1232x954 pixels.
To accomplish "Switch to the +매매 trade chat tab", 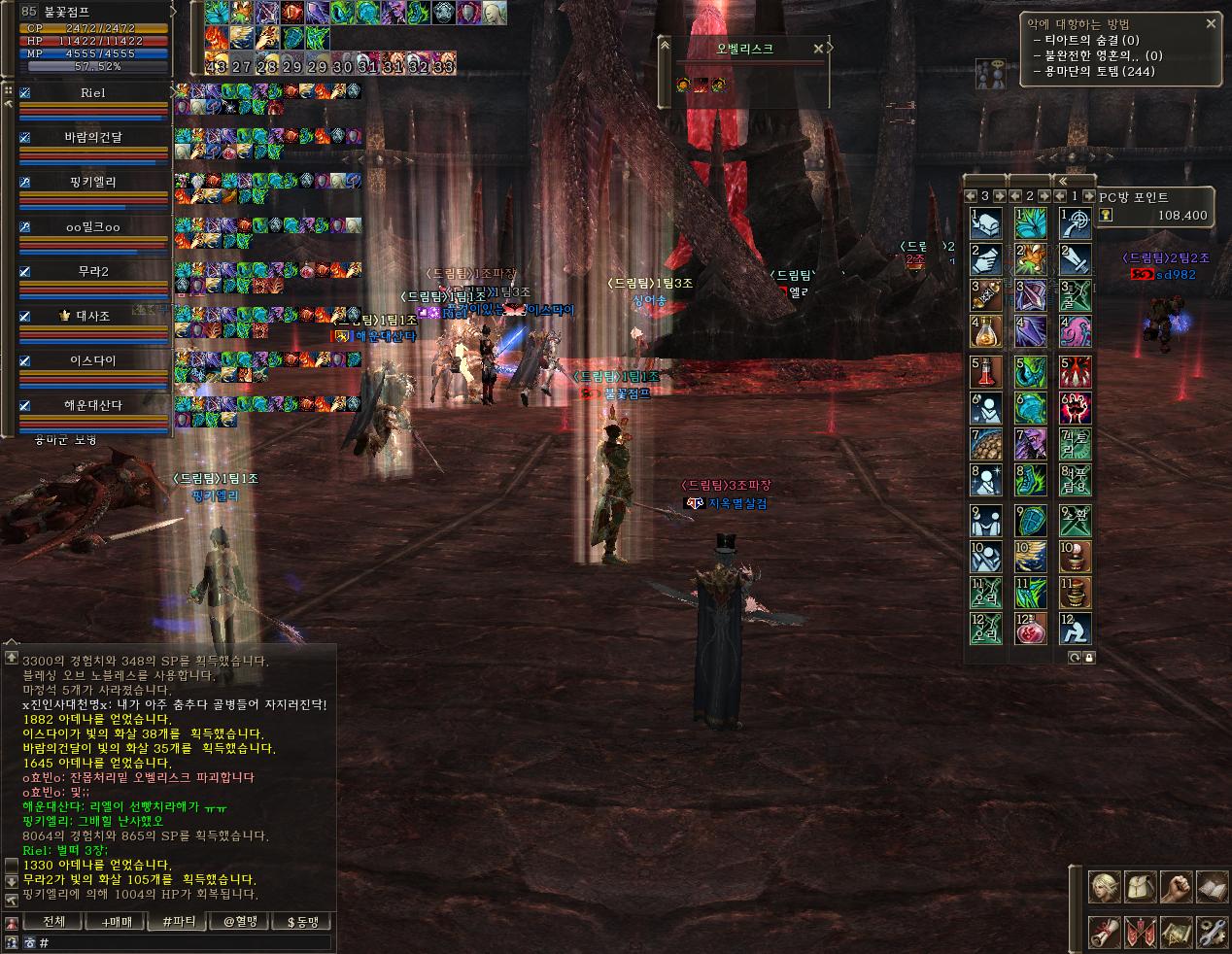I will [115, 922].
